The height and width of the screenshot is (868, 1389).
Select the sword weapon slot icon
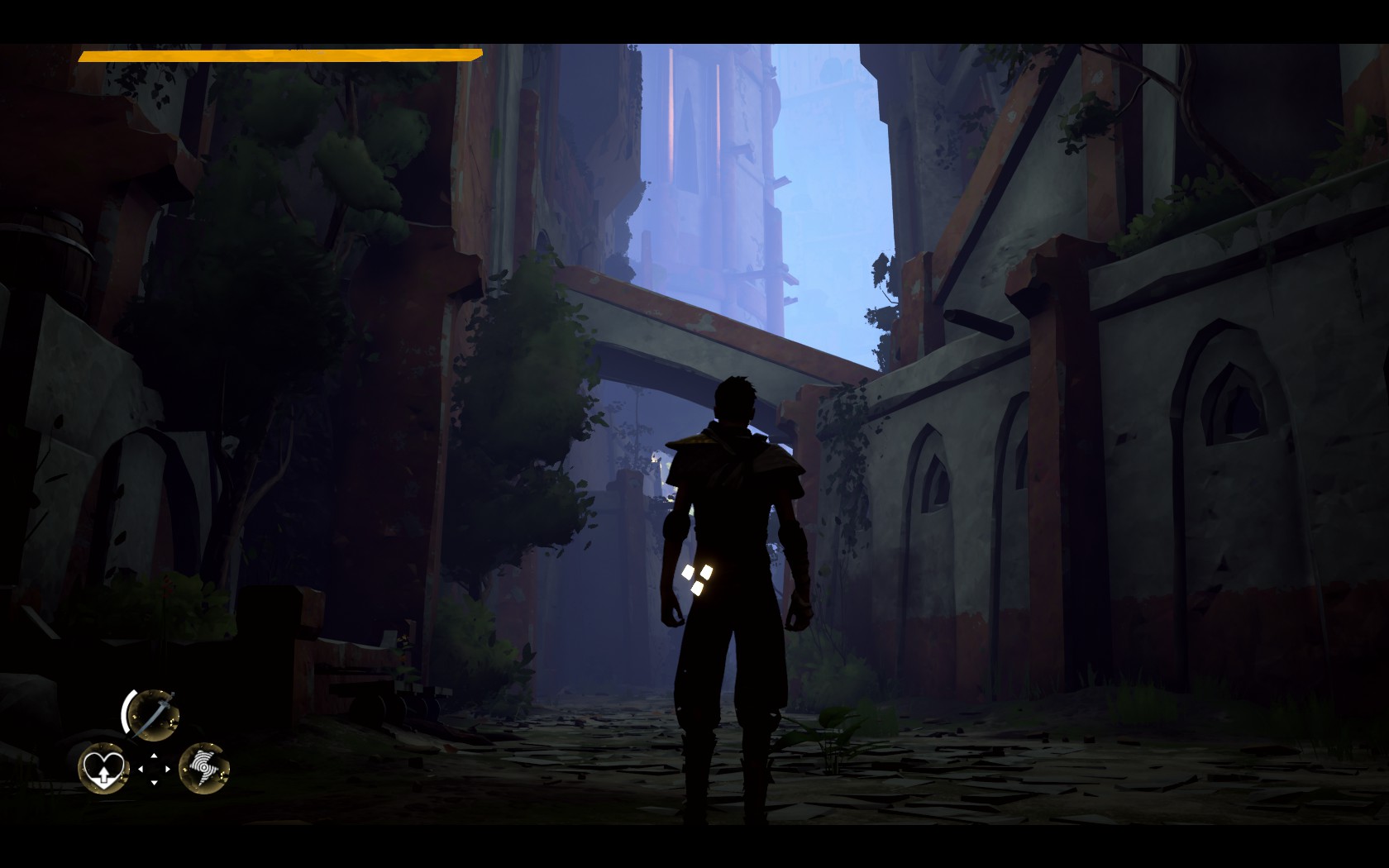pyautogui.click(x=155, y=714)
